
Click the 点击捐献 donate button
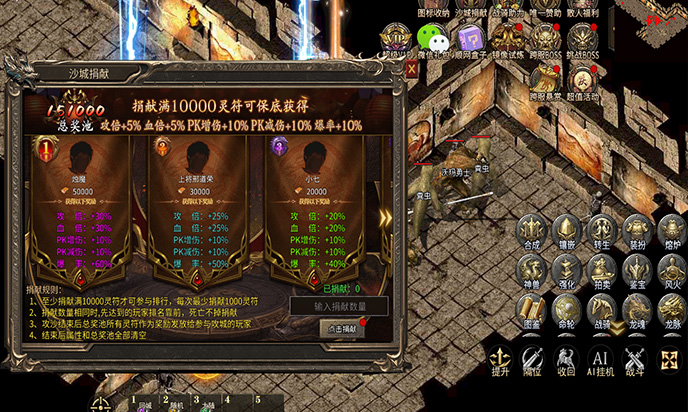[342, 328]
